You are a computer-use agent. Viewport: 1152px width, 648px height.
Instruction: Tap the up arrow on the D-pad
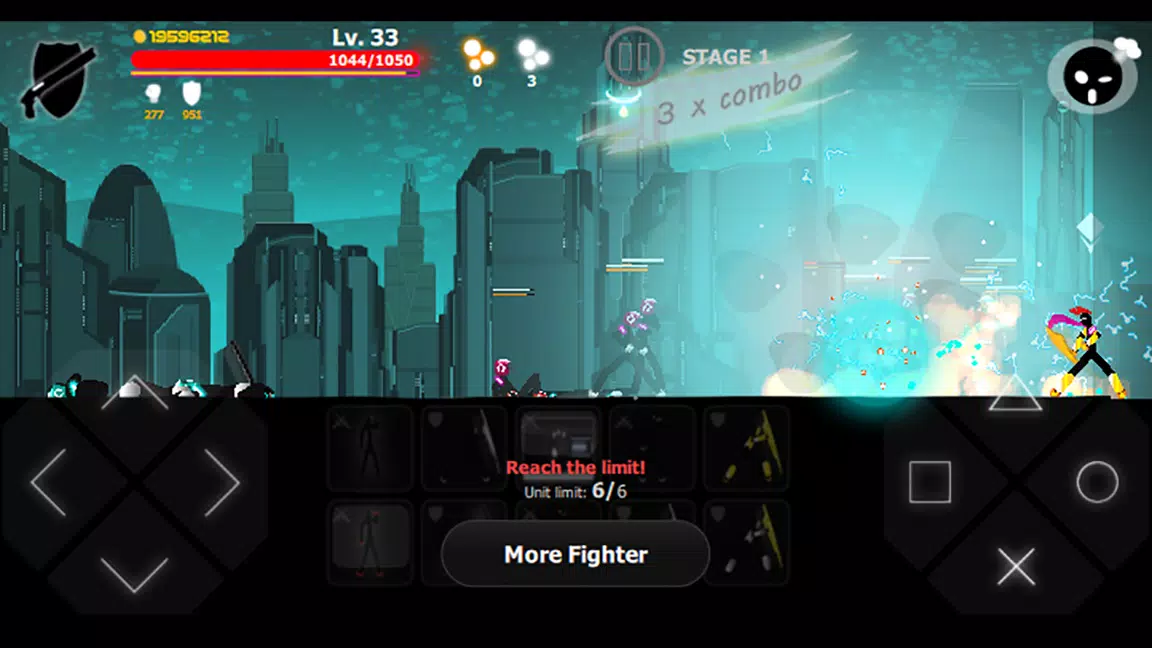[x=135, y=395]
